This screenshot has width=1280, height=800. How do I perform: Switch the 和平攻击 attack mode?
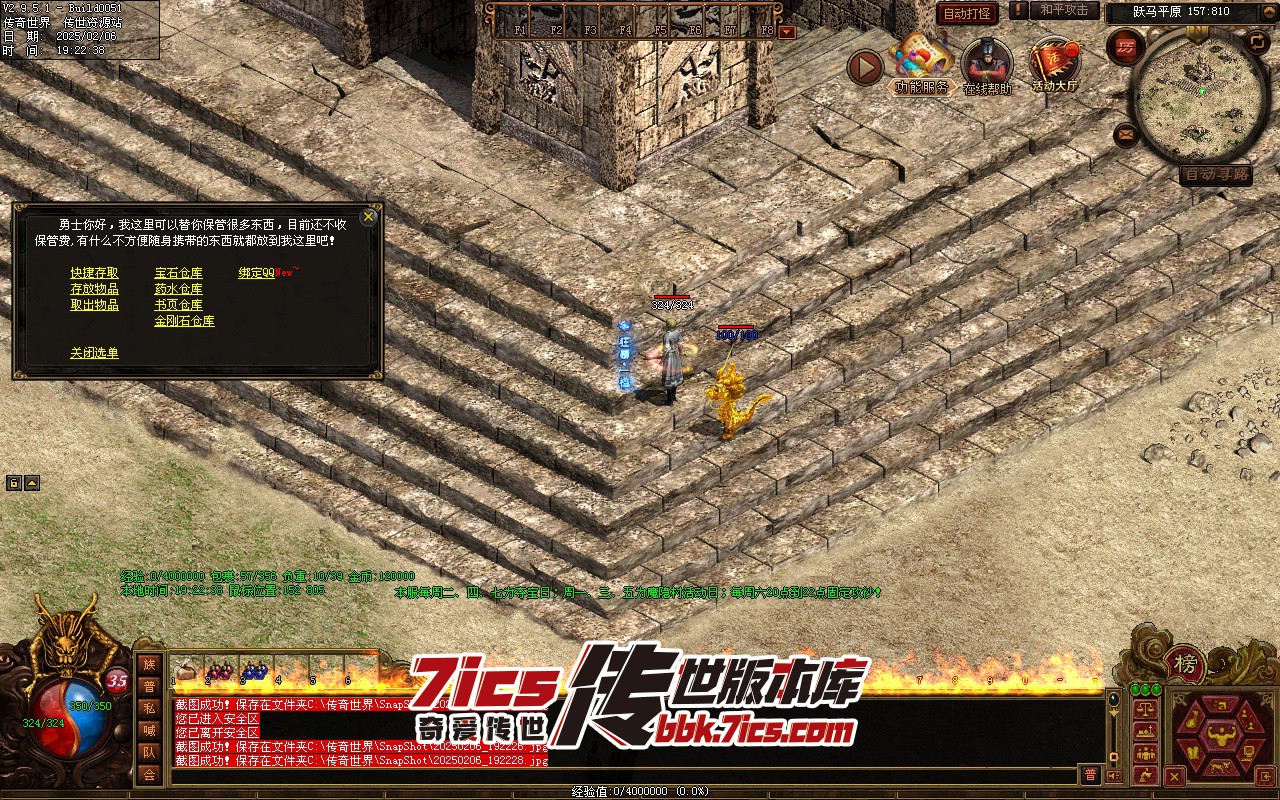pyautogui.click(x=1064, y=10)
